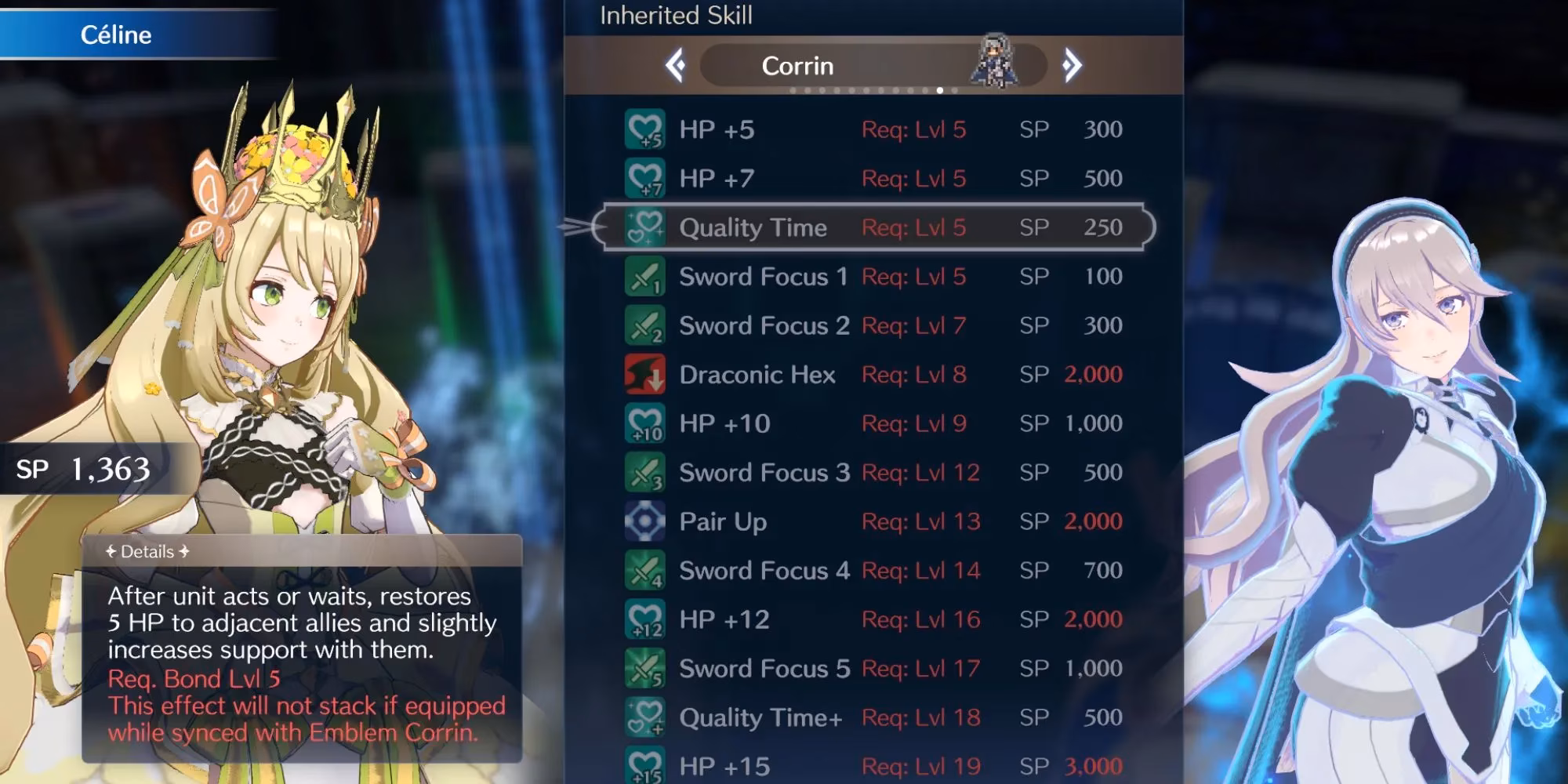Select the HP +10 skill icon

coord(643,423)
